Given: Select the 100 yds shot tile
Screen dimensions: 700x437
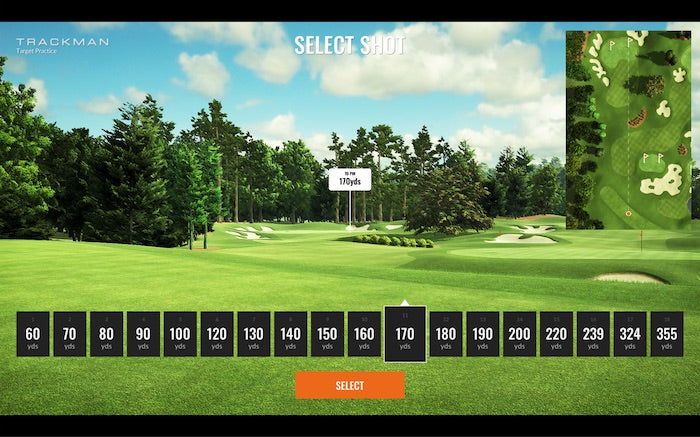Looking at the screenshot, I should tap(180, 334).
